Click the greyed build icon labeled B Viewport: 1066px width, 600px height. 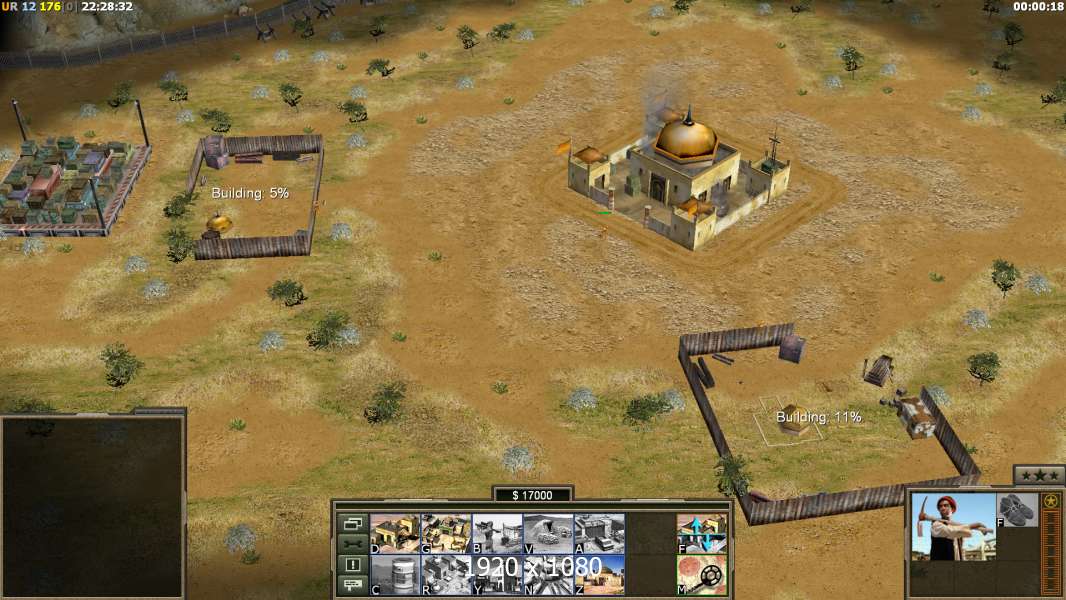tap(497, 533)
